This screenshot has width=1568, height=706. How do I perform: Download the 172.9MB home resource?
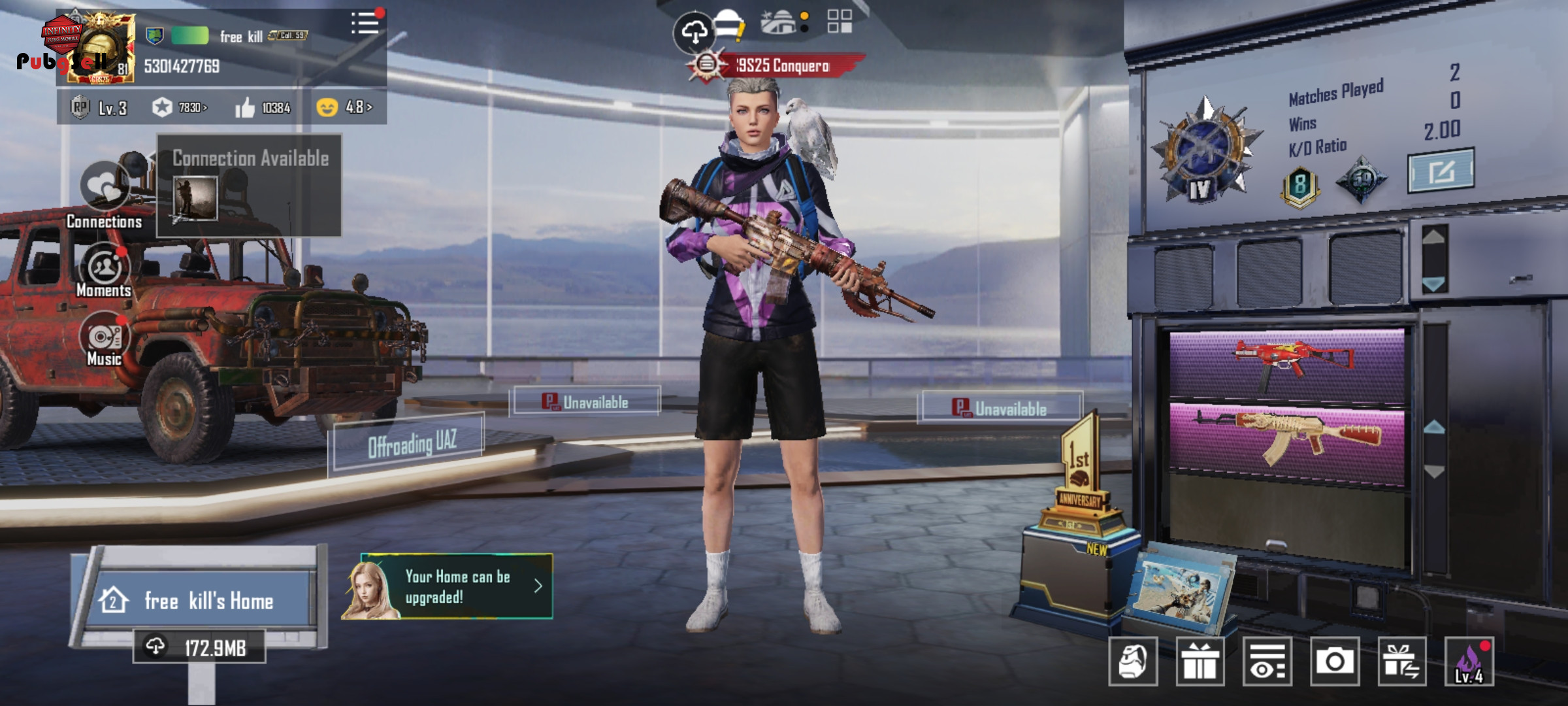click(199, 647)
